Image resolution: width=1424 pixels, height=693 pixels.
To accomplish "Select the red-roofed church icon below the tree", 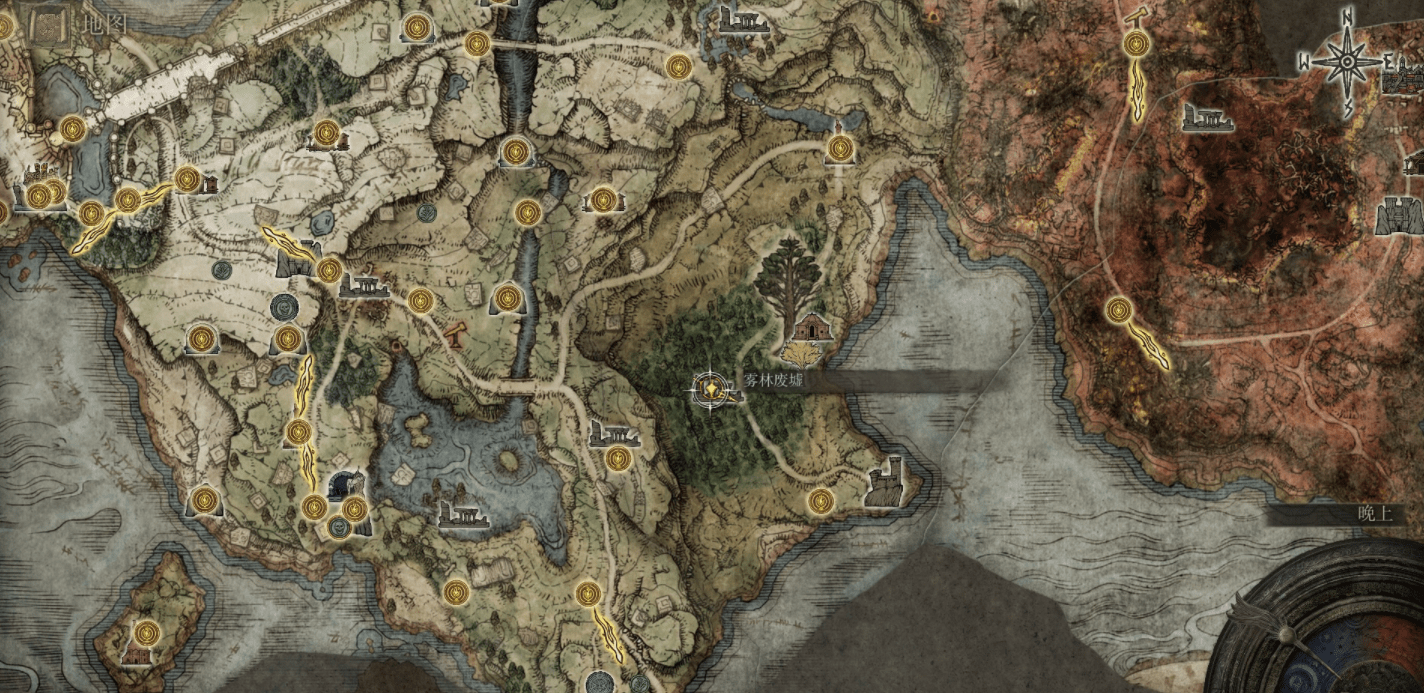I will click(811, 327).
